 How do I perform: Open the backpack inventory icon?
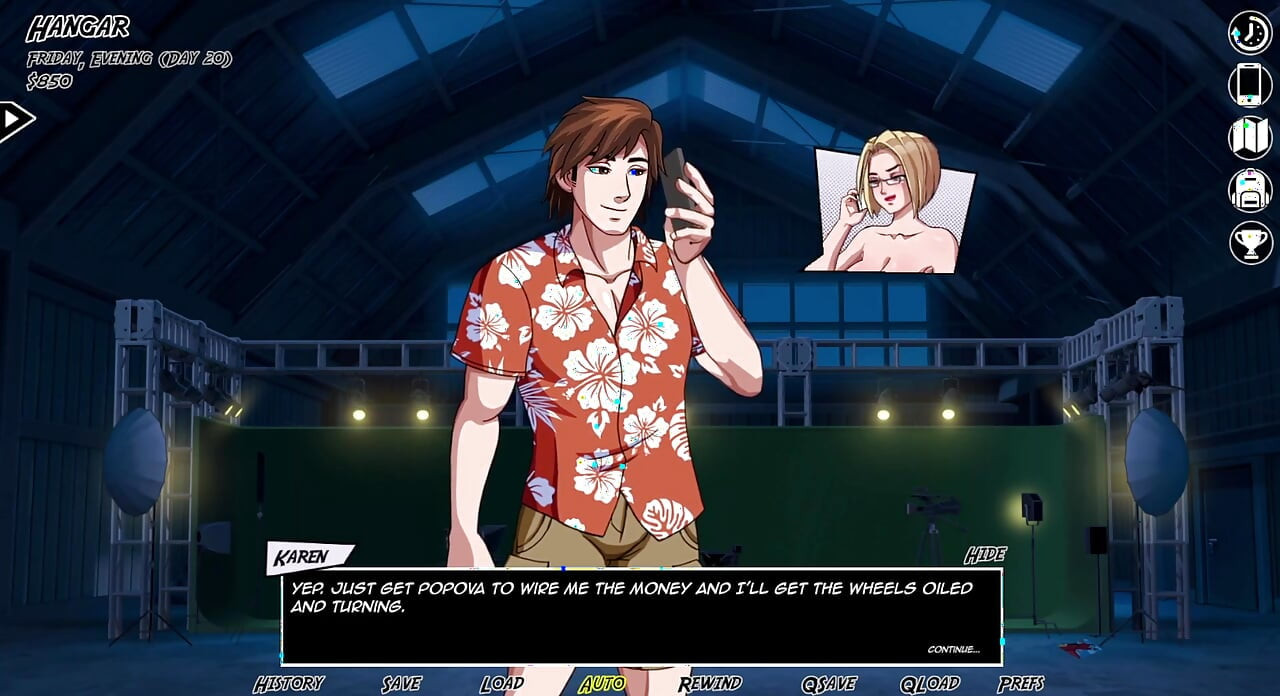pos(1249,190)
